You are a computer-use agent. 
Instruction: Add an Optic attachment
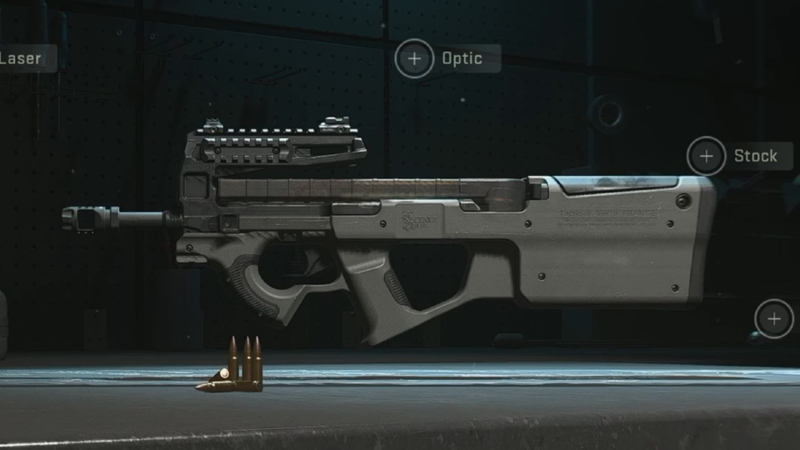click(414, 58)
